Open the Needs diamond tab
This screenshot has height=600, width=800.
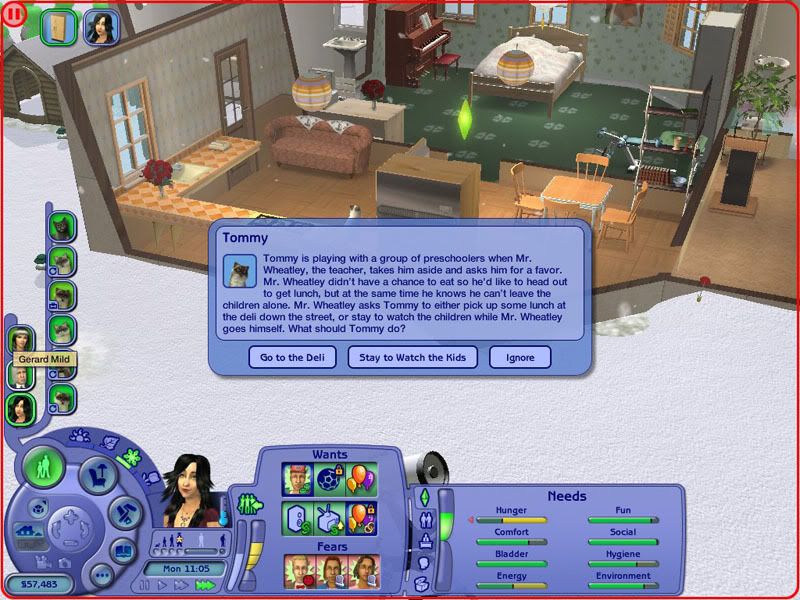point(423,497)
